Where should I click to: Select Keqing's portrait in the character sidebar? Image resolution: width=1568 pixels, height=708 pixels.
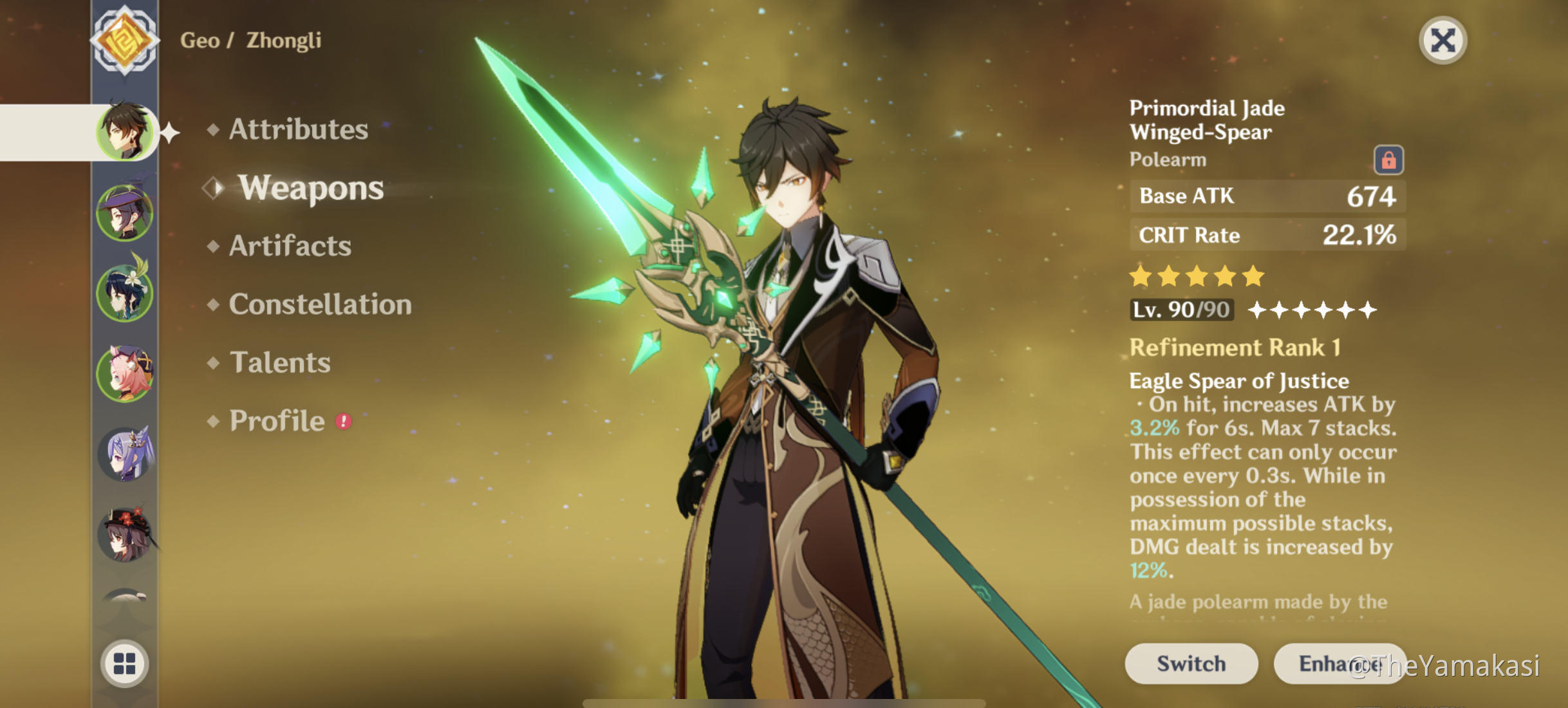point(126,454)
